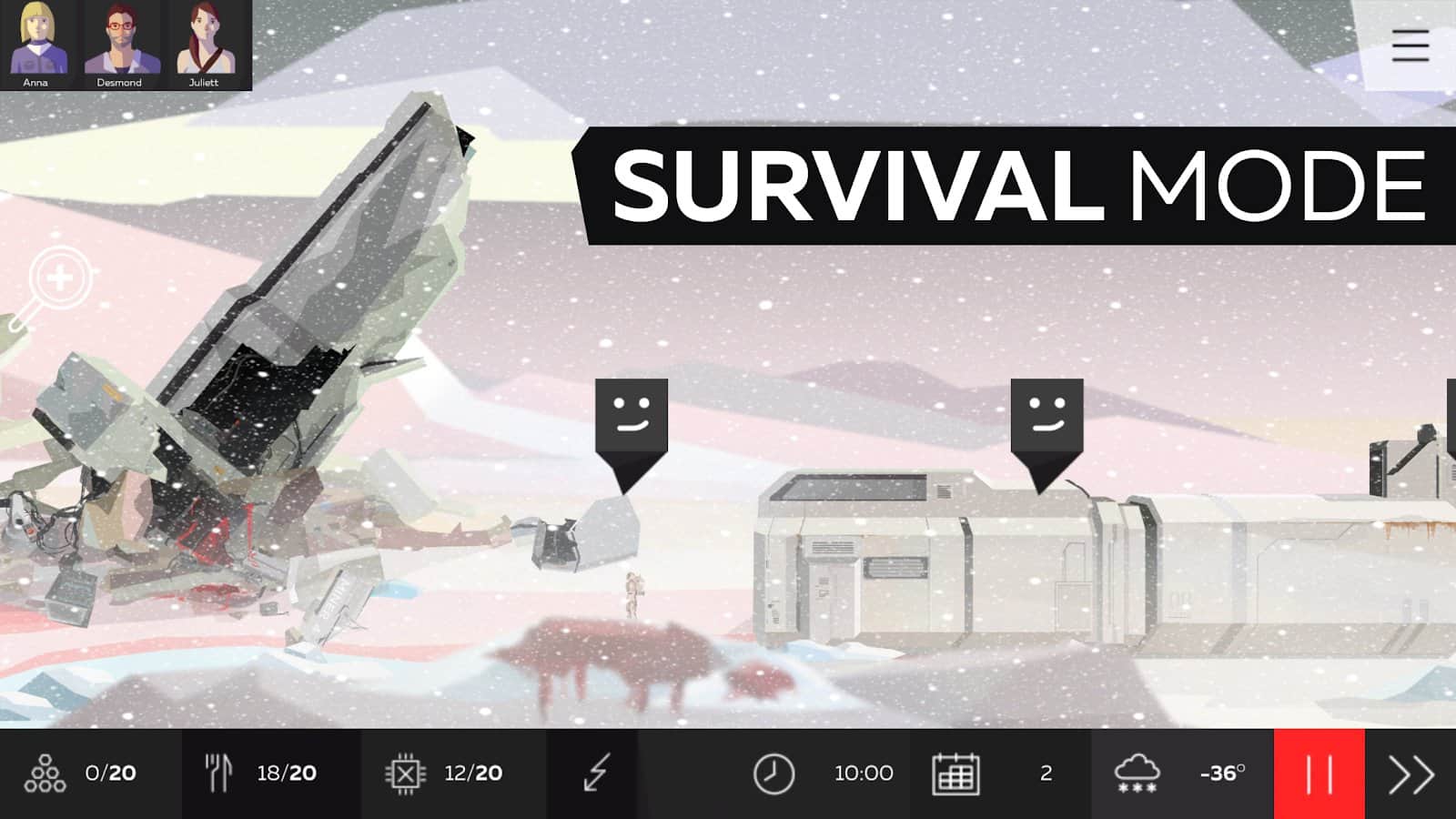Click the population counter icon
The width and height of the screenshot is (1456, 819).
[x=47, y=773]
